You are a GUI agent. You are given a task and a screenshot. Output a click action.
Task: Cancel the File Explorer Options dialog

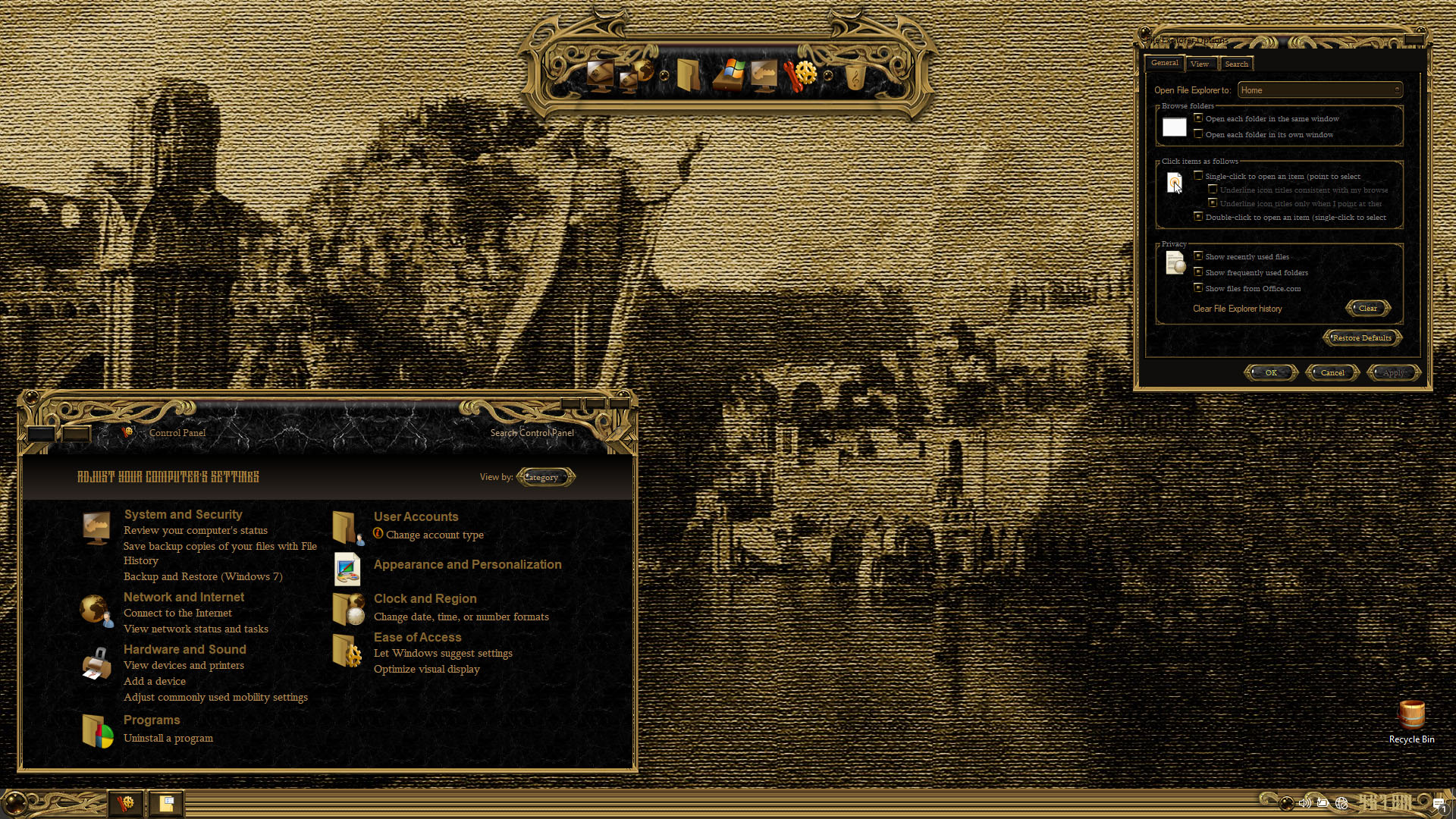point(1332,372)
